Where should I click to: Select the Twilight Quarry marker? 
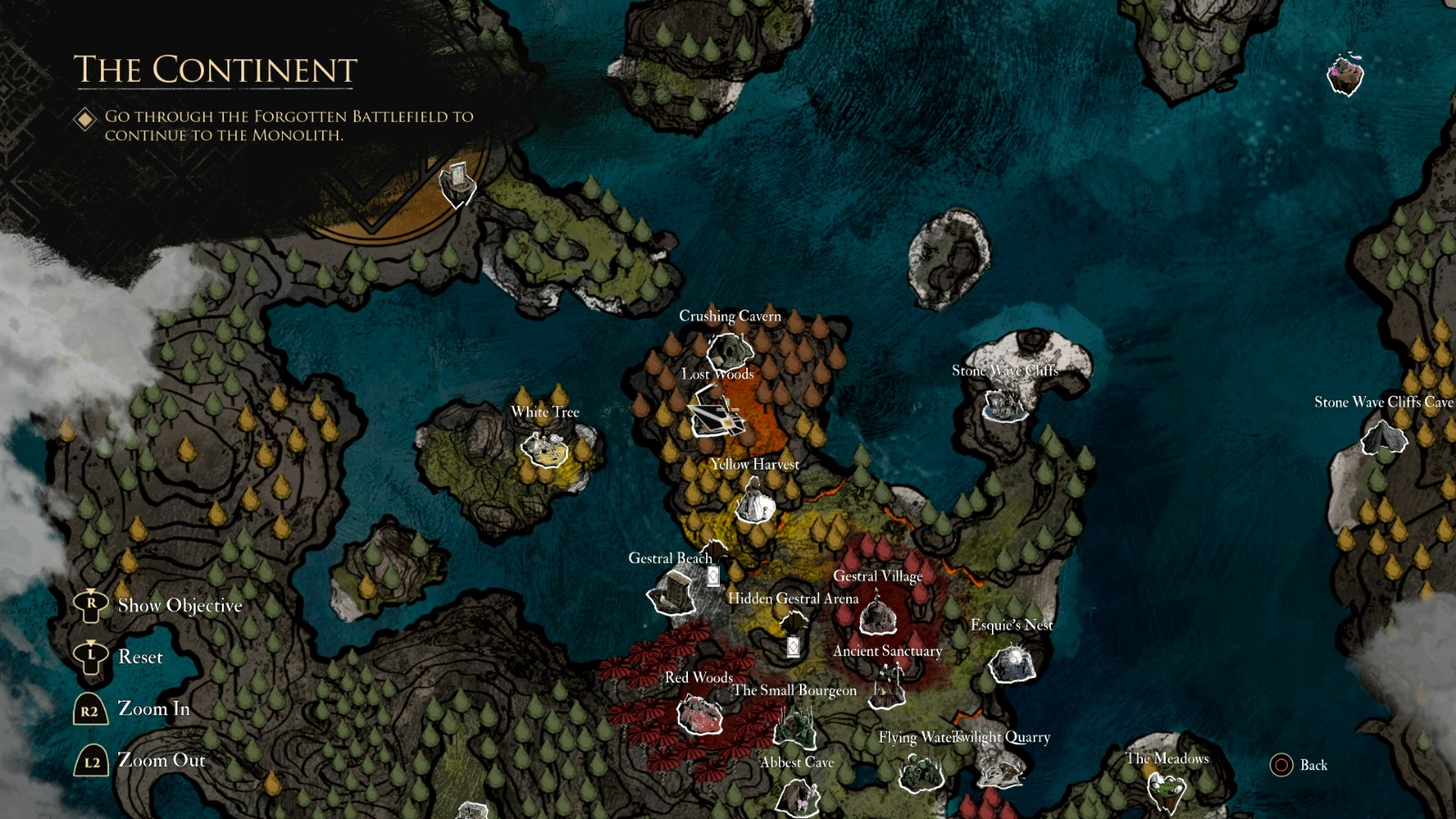coord(998,773)
